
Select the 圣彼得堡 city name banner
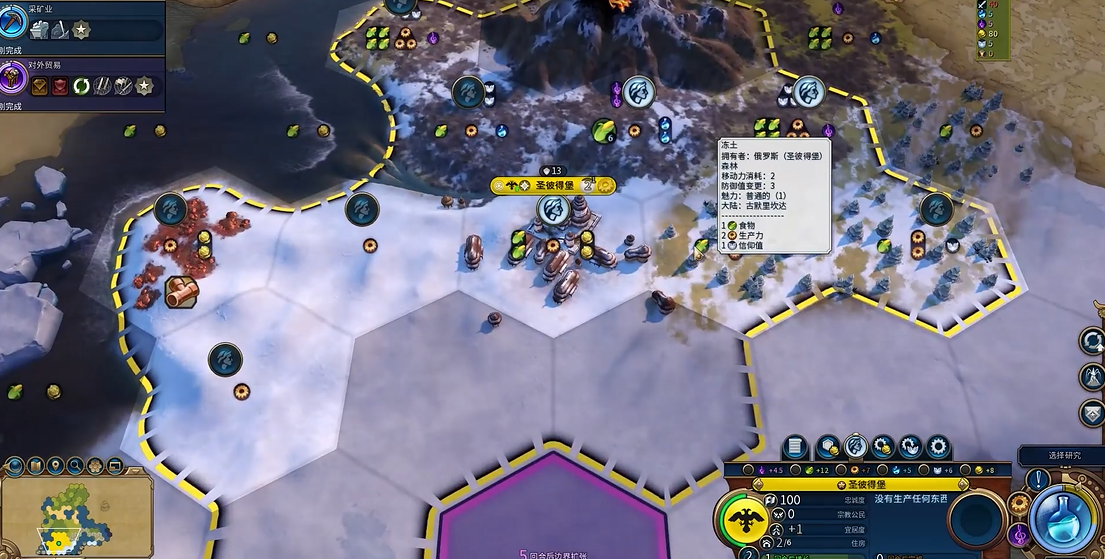[554, 185]
